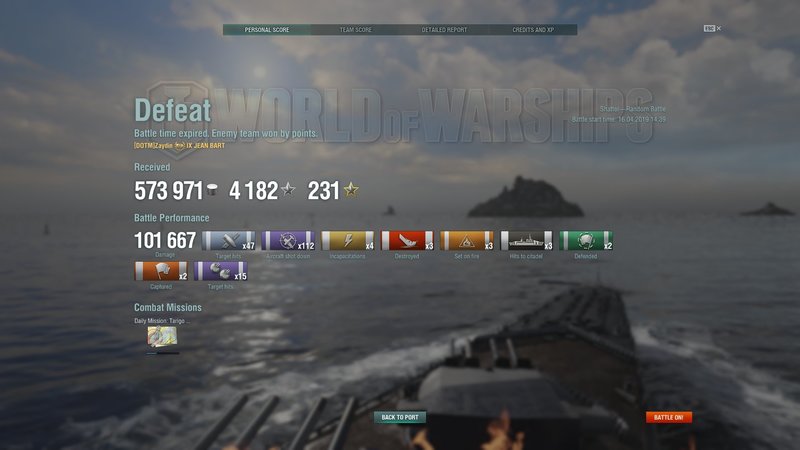Choose the Set on fire ribbon
Image resolution: width=800 pixels, height=450 pixels.
click(467, 241)
